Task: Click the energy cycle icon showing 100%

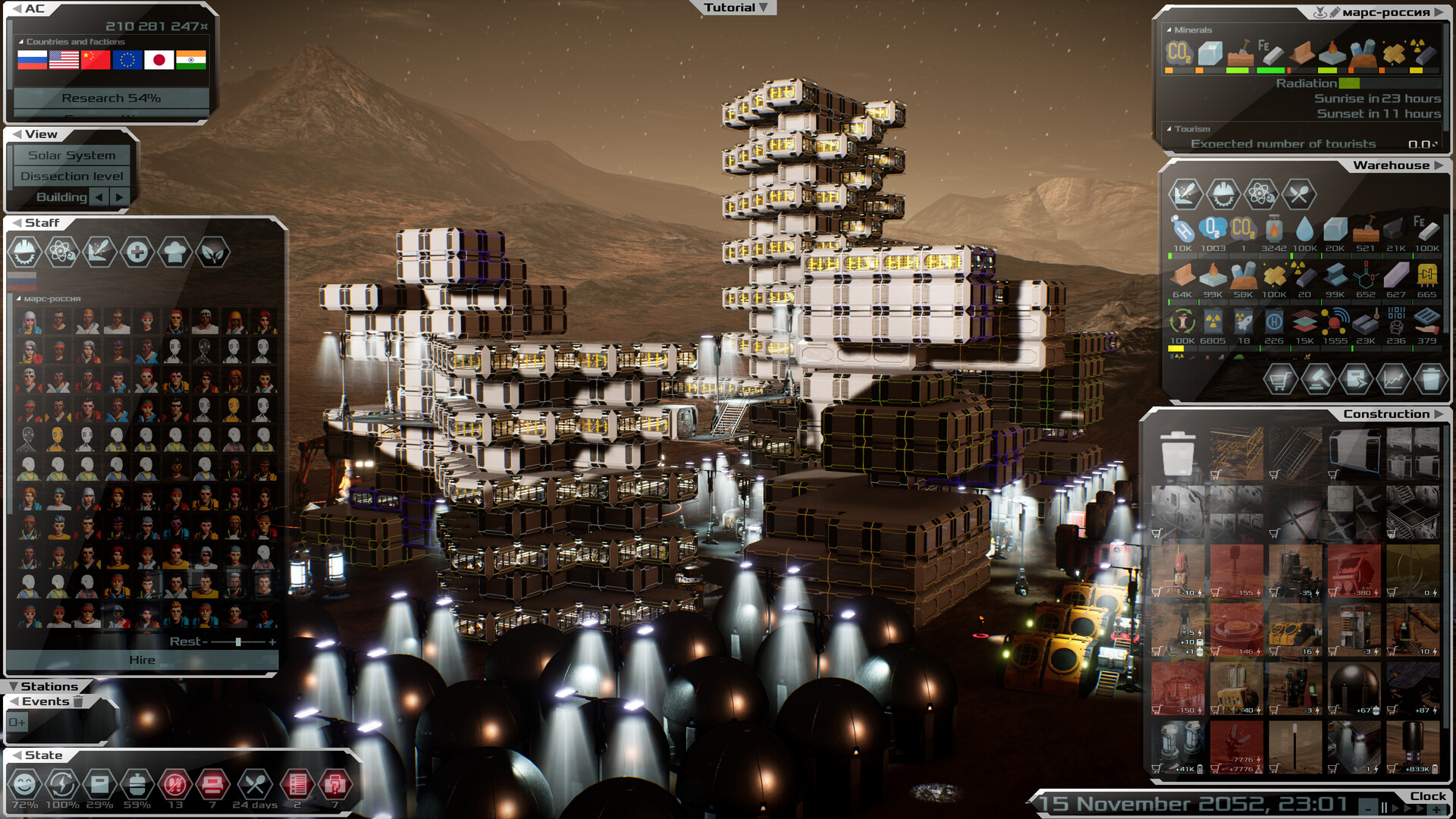Action: 61,785
